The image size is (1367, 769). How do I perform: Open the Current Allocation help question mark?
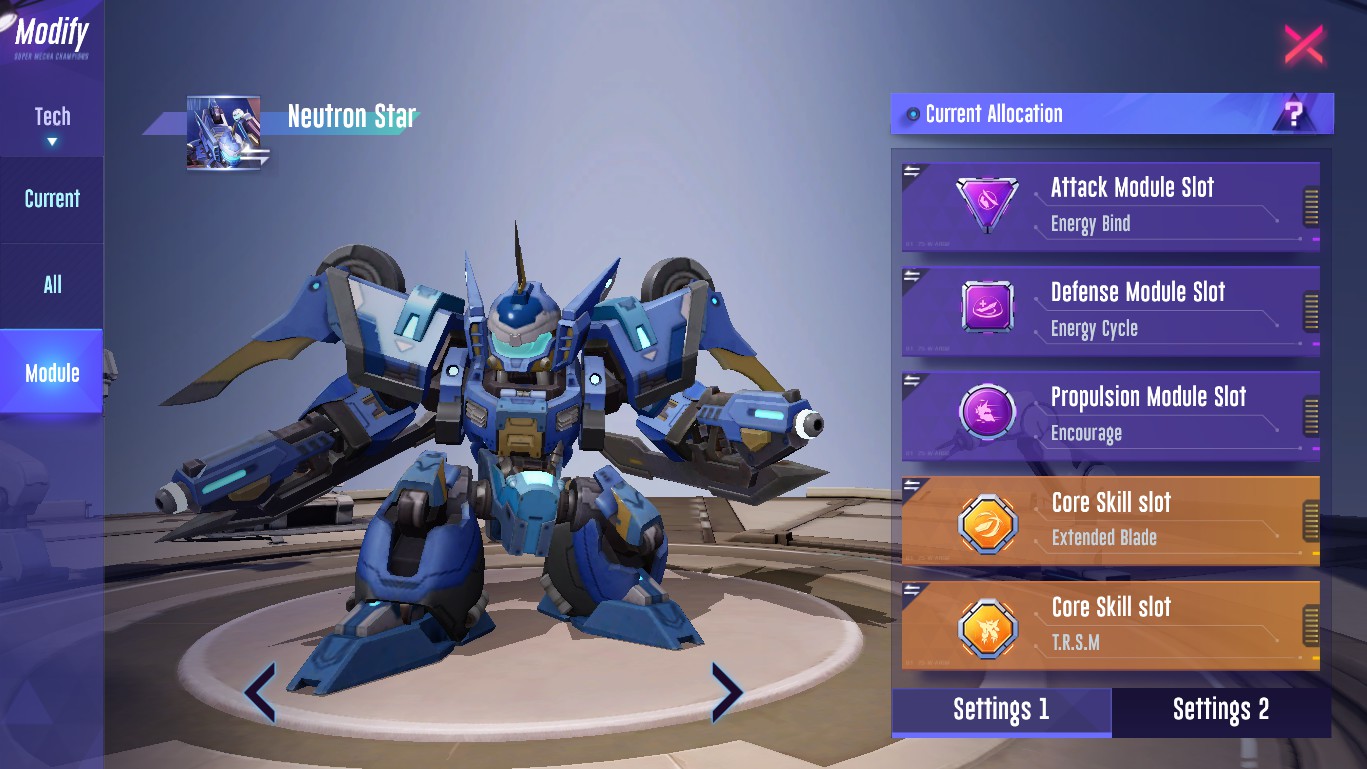[1294, 114]
